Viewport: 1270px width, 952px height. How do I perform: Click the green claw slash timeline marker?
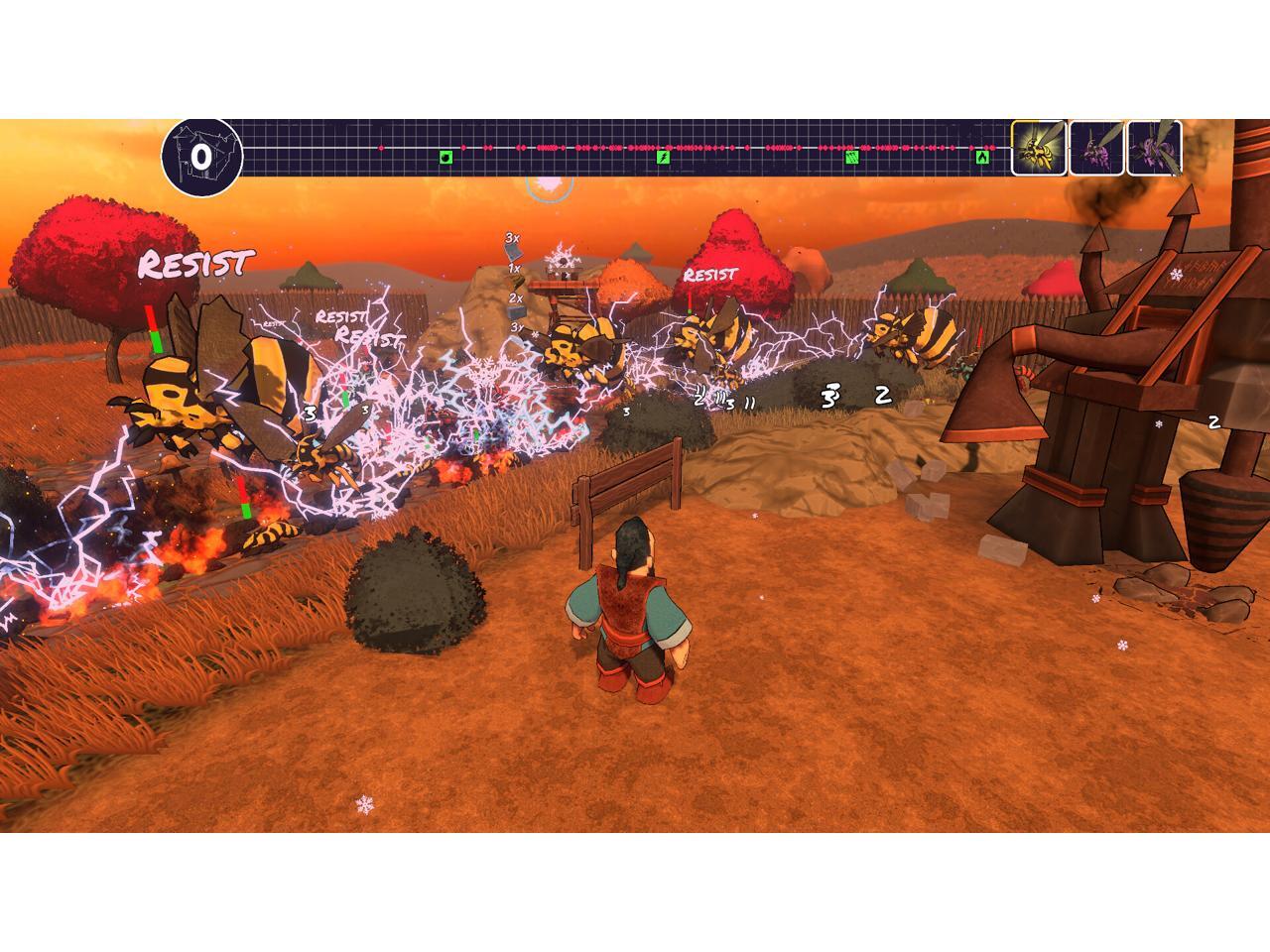click(x=851, y=157)
